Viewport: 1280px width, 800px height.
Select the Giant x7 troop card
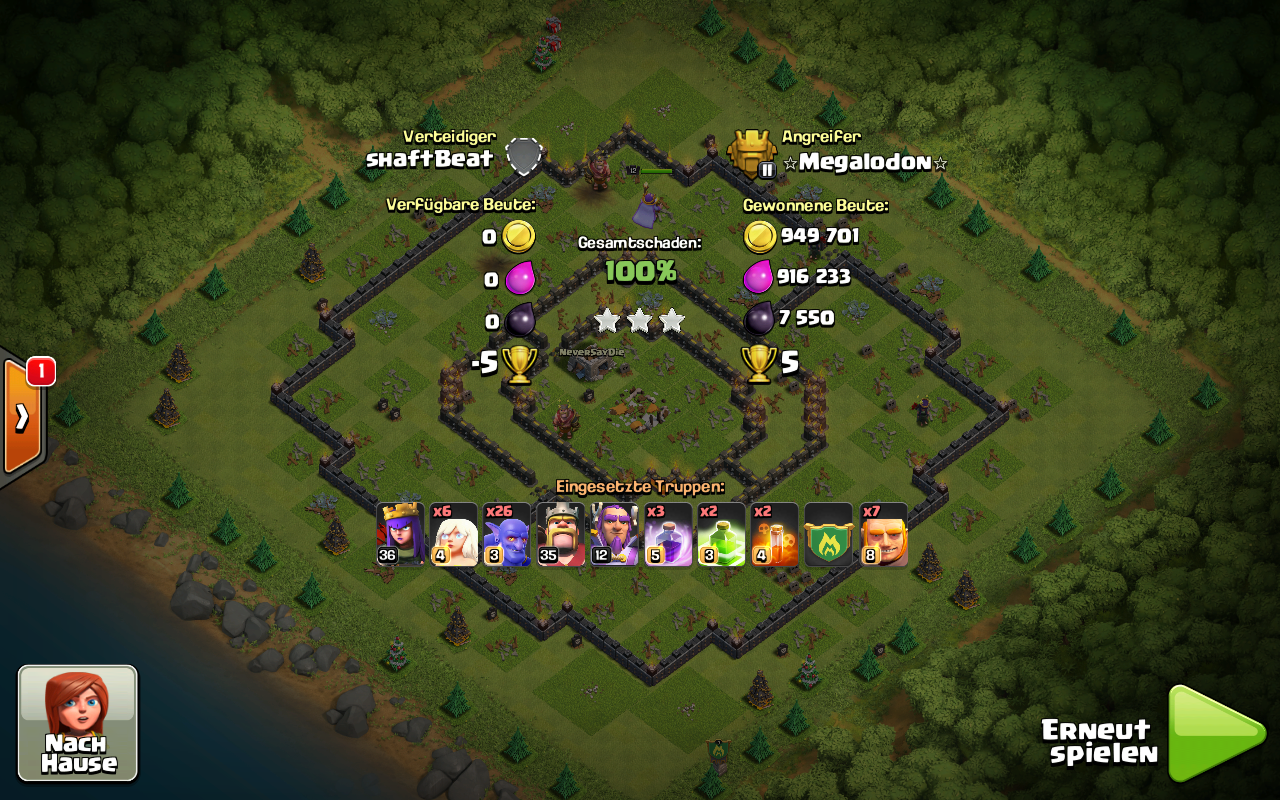click(x=884, y=535)
